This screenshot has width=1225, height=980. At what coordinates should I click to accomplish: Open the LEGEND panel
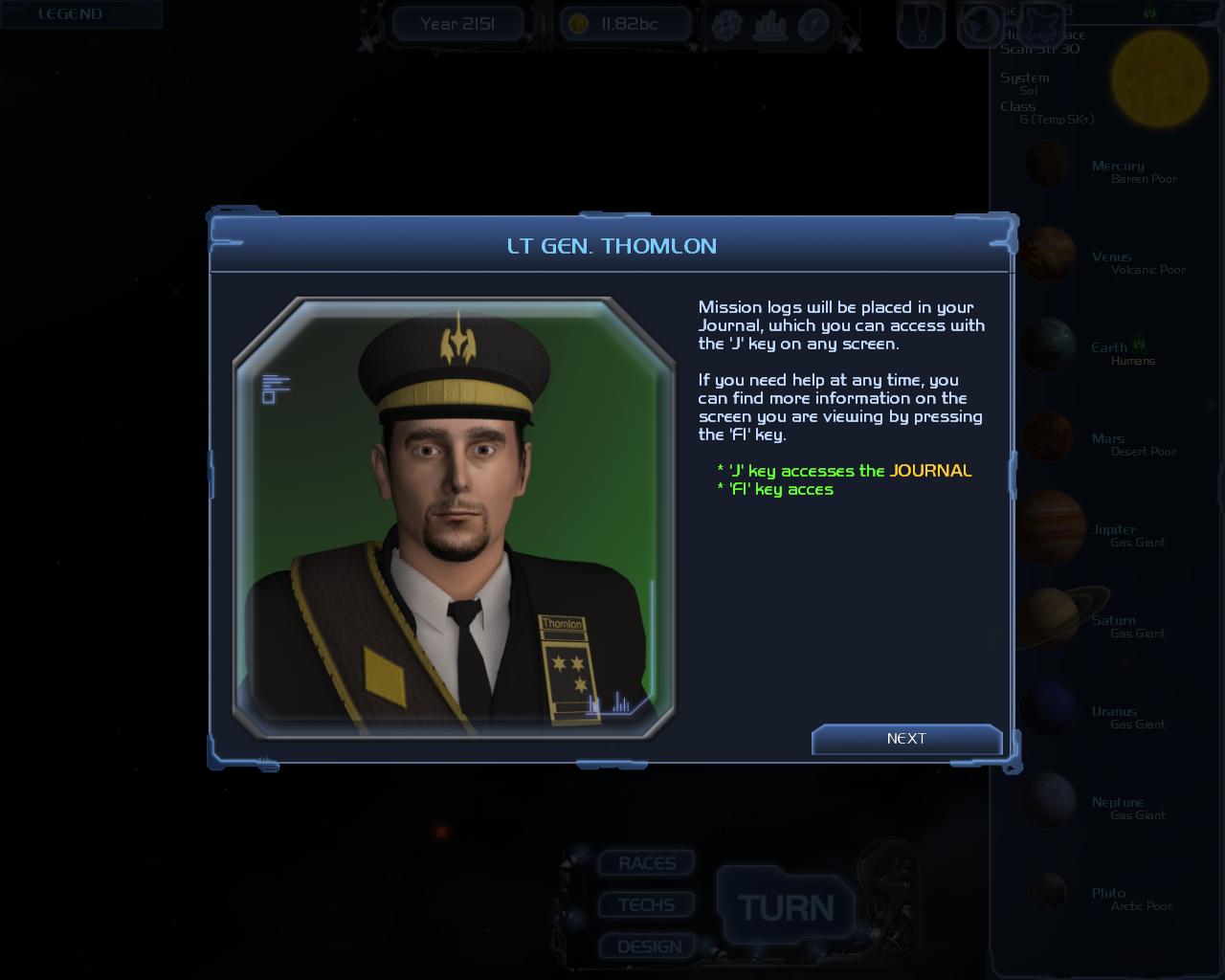coord(70,14)
